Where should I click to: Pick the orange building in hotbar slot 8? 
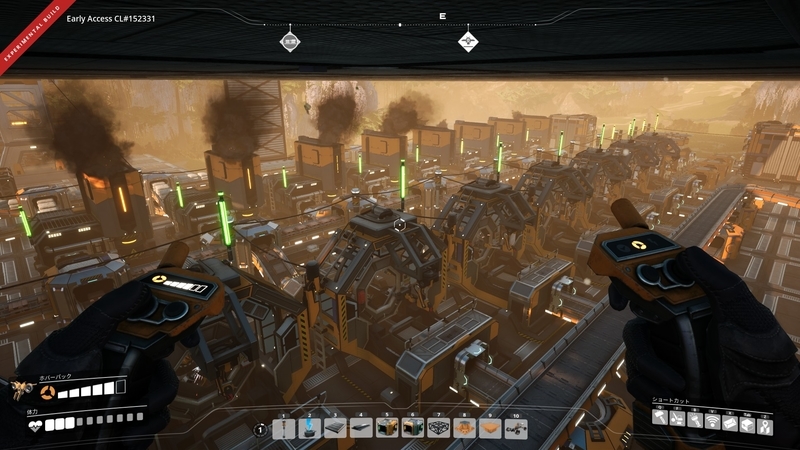[x=464, y=428]
